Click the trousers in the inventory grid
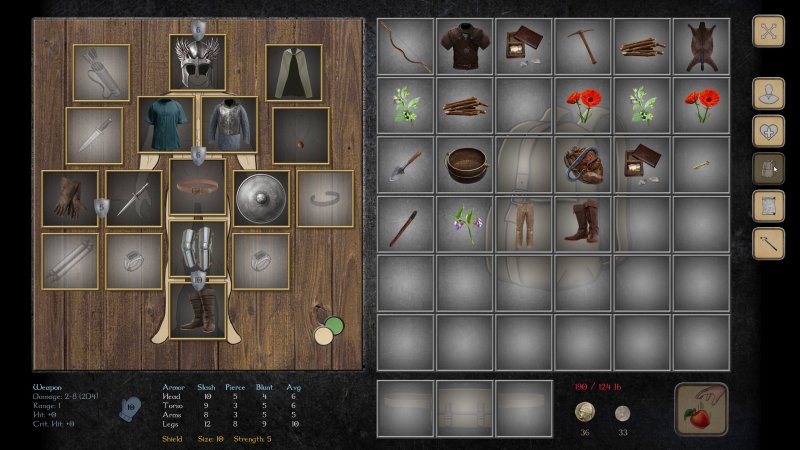800x450 pixels. pos(524,223)
